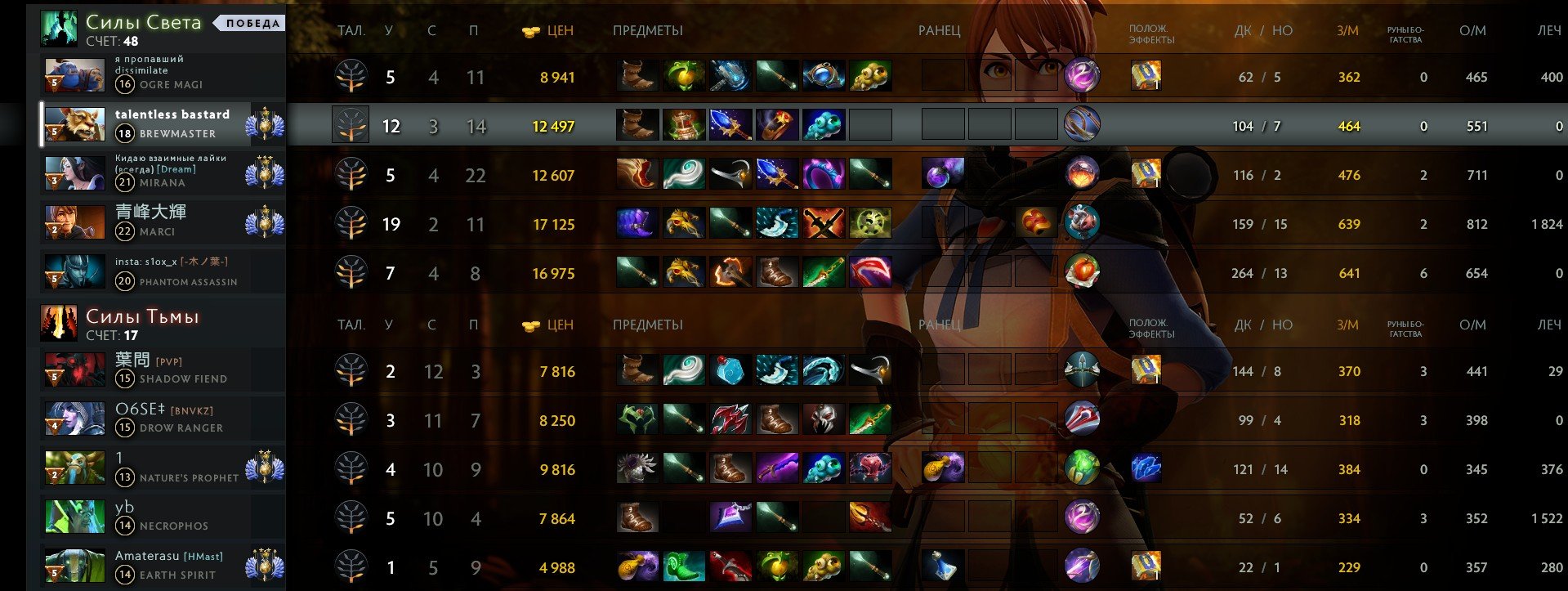Click the Clarity potion in Earth Spirit's backpack
The image size is (1568, 591).
[942, 566]
